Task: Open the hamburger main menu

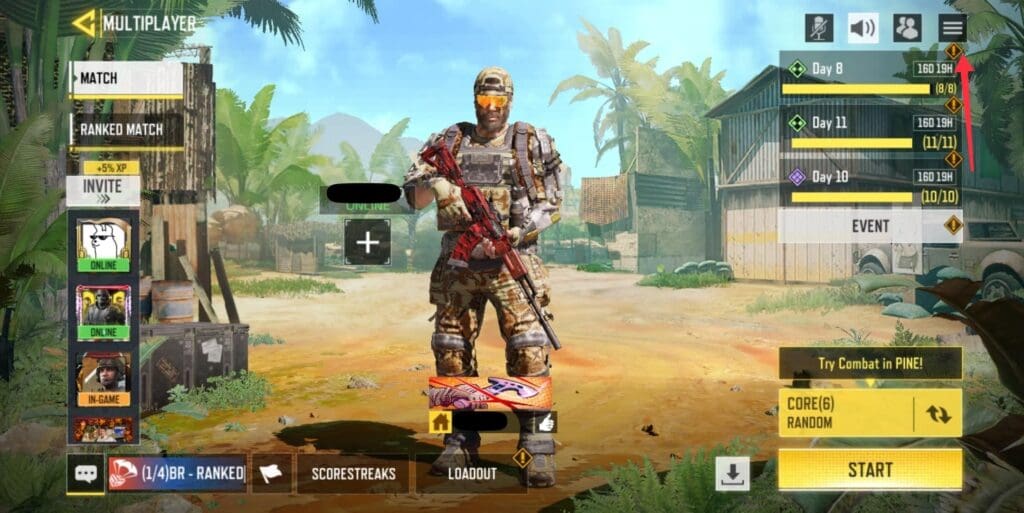Action: click(x=953, y=28)
